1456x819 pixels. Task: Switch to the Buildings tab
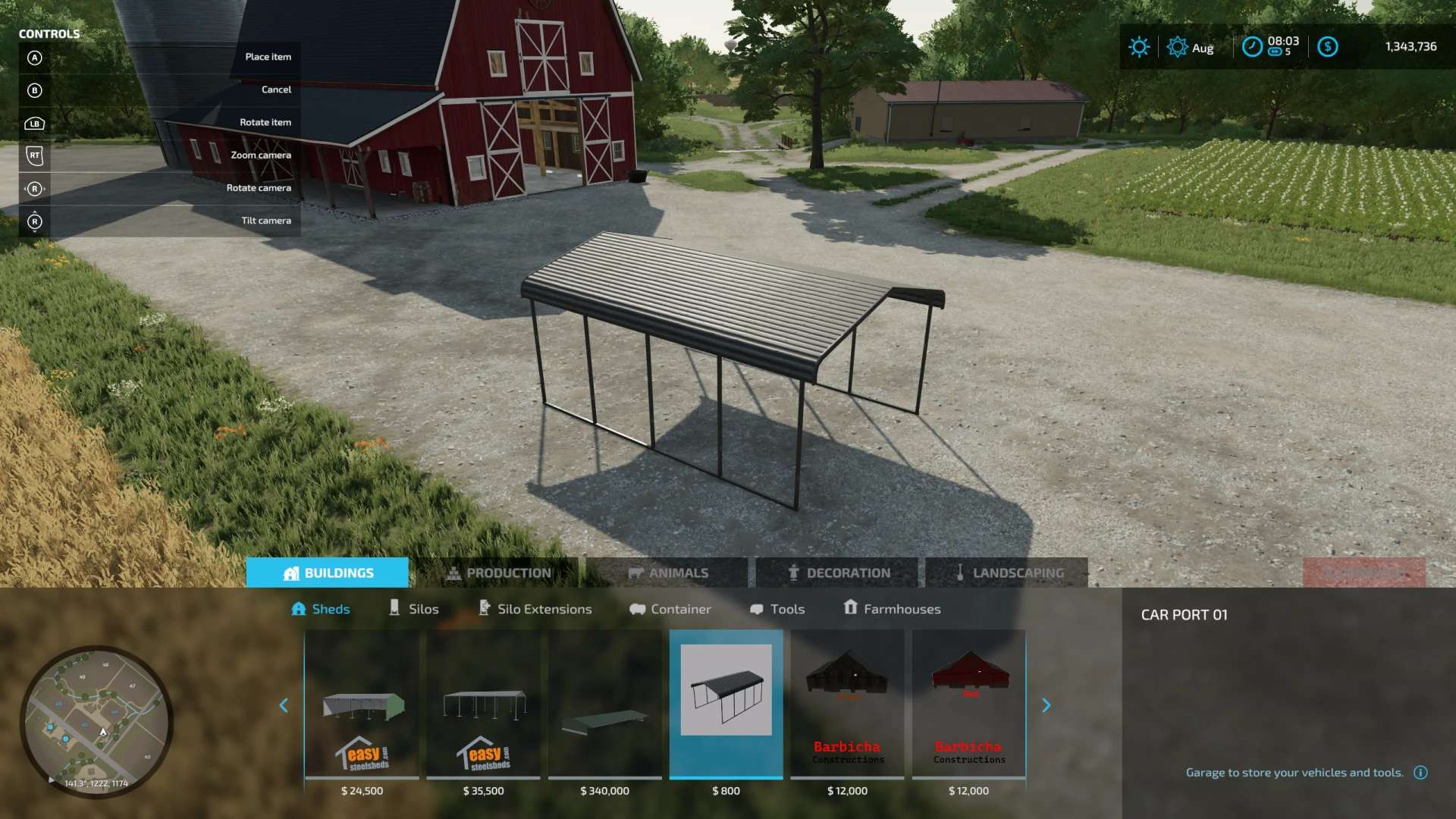point(328,573)
